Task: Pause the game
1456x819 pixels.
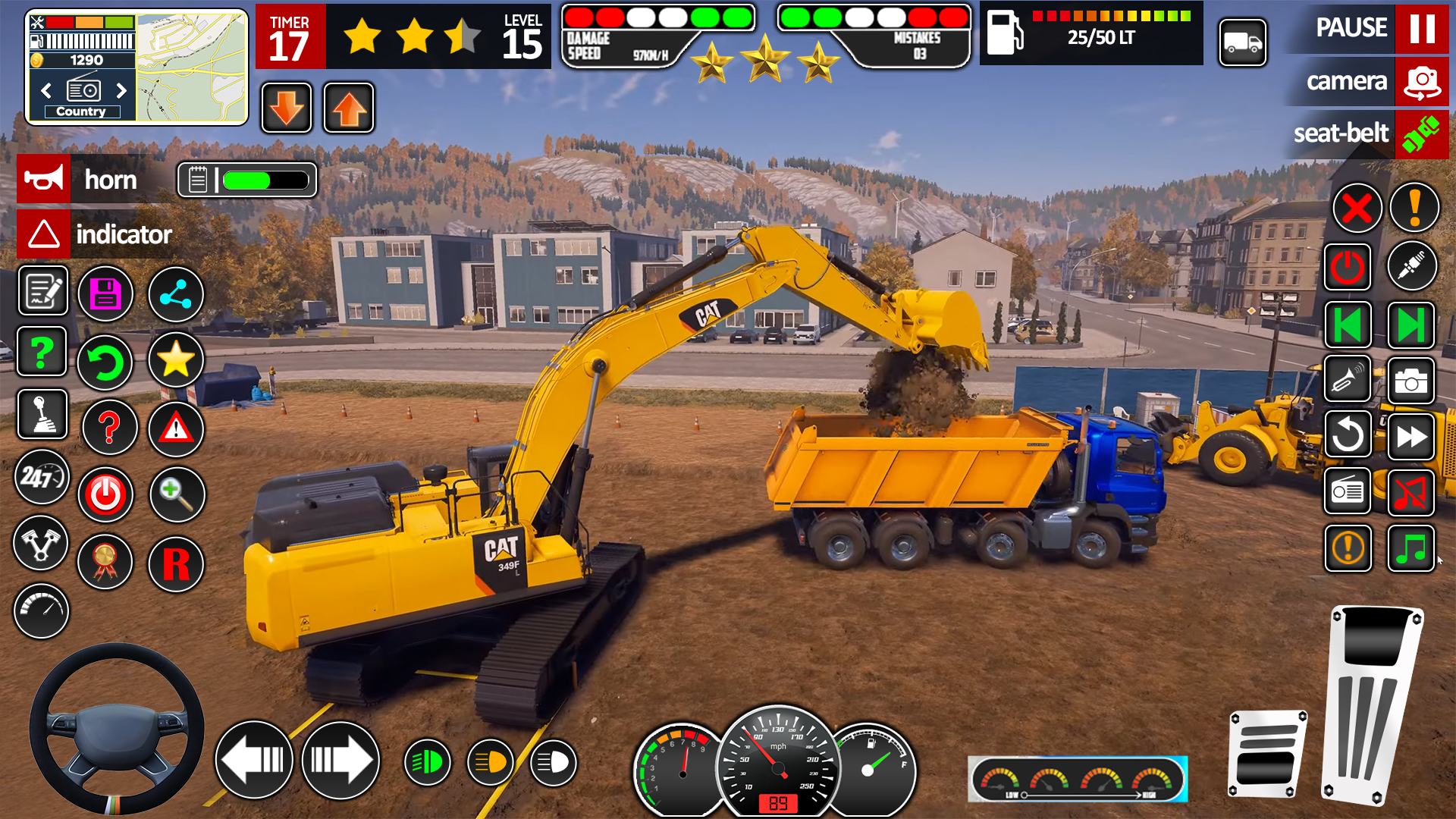Action: (x=1421, y=28)
